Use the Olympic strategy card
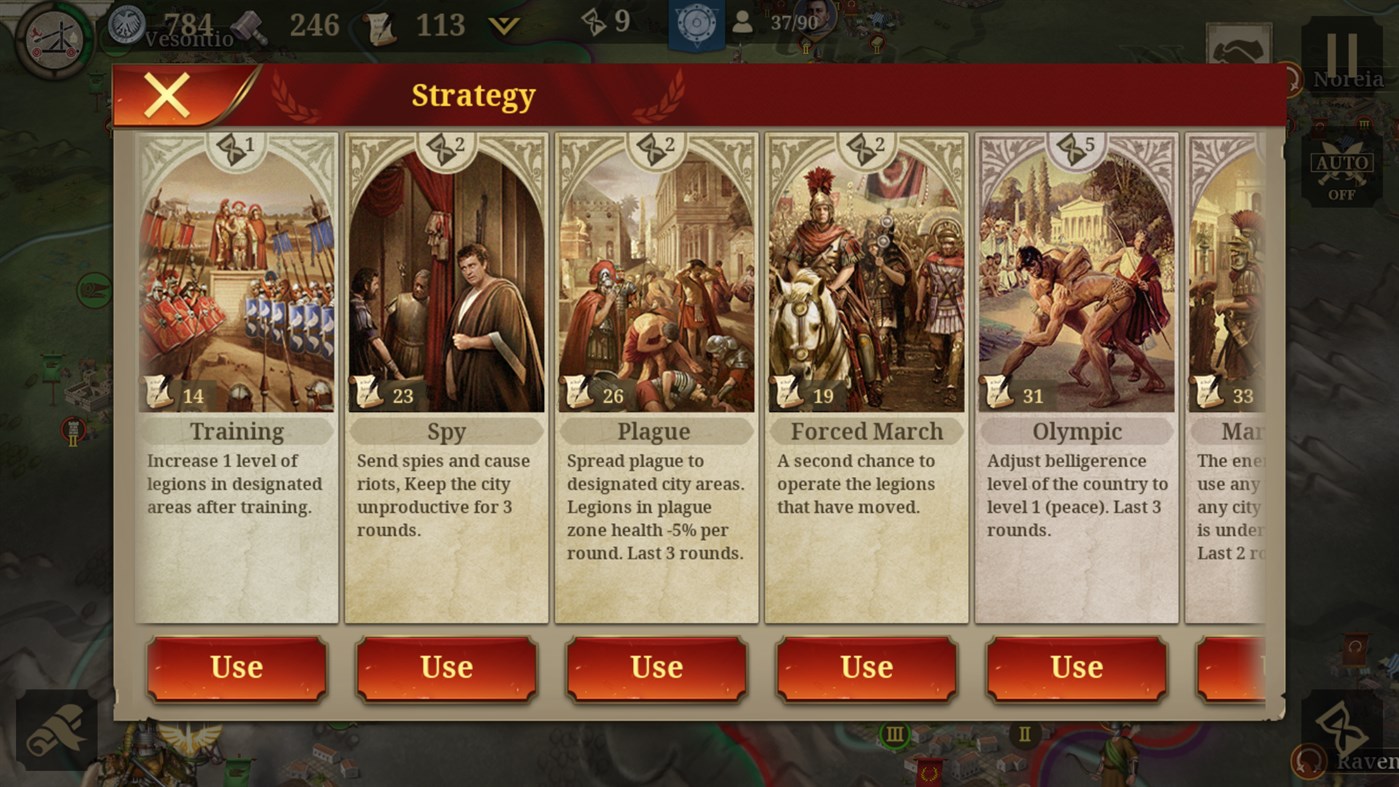 pyautogui.click(x=1076, y=668)
